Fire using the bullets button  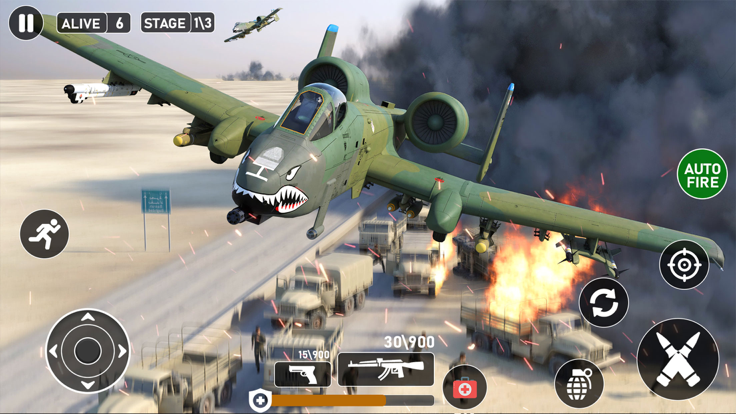click(x=678, y=359)
